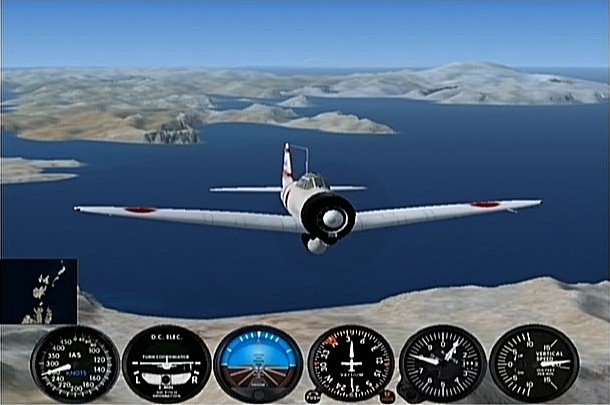Select the heading indicator compass gauge
Viewport: 610px width, 405px height.
click(x=350, y=363)
